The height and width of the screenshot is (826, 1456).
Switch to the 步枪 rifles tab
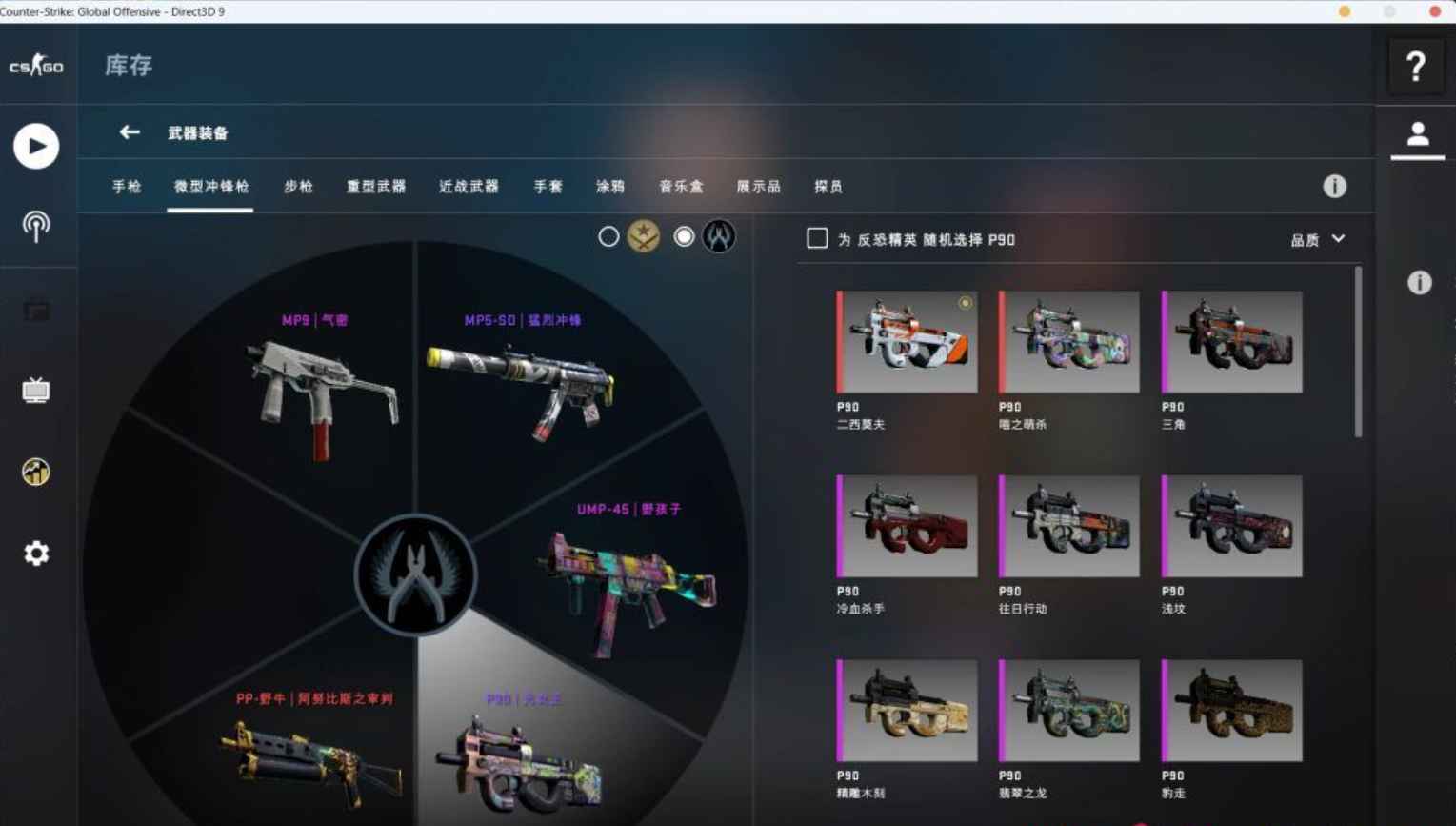[297, 187]
